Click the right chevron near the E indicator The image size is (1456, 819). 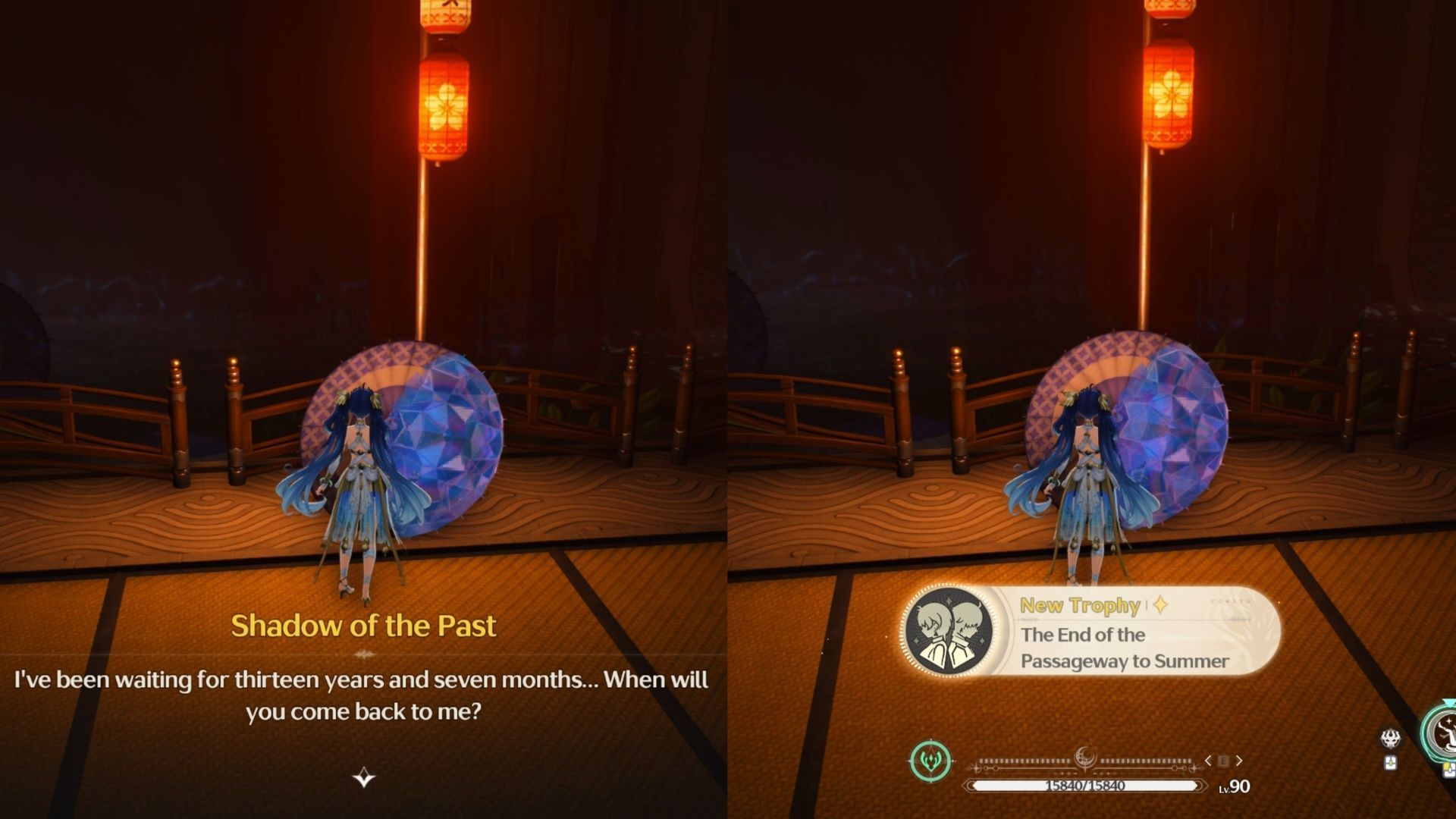1238,759
